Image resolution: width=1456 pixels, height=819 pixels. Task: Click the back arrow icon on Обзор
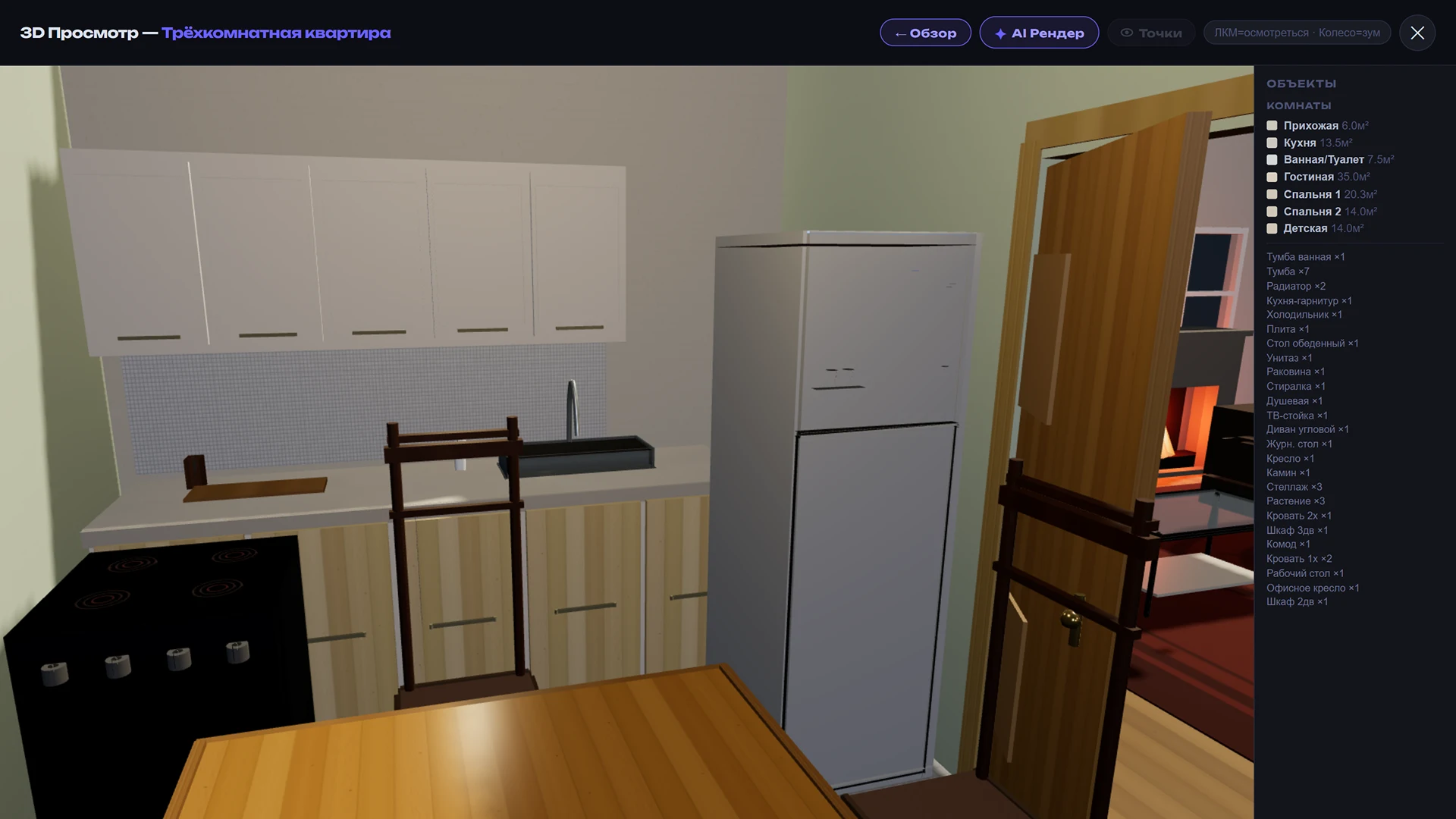[x=899, y=33]
